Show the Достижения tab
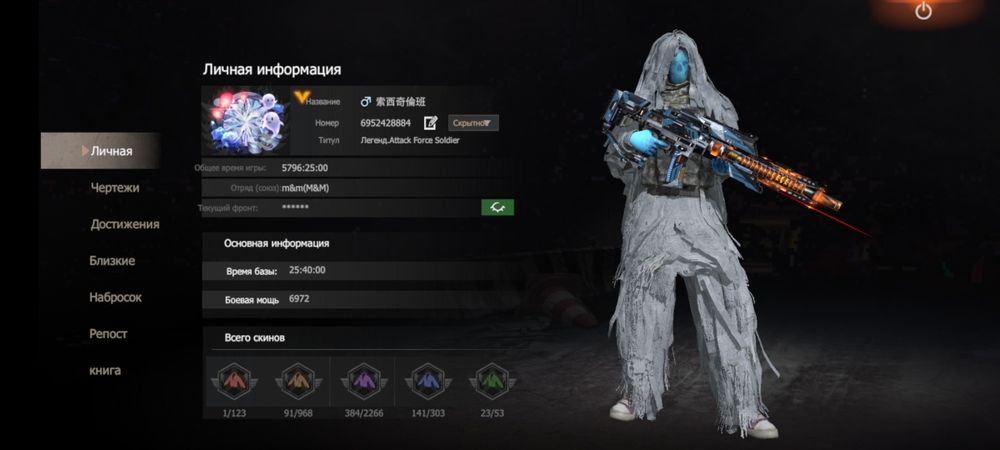Screen dimensions: 1000x450 (x=124, y=224)
